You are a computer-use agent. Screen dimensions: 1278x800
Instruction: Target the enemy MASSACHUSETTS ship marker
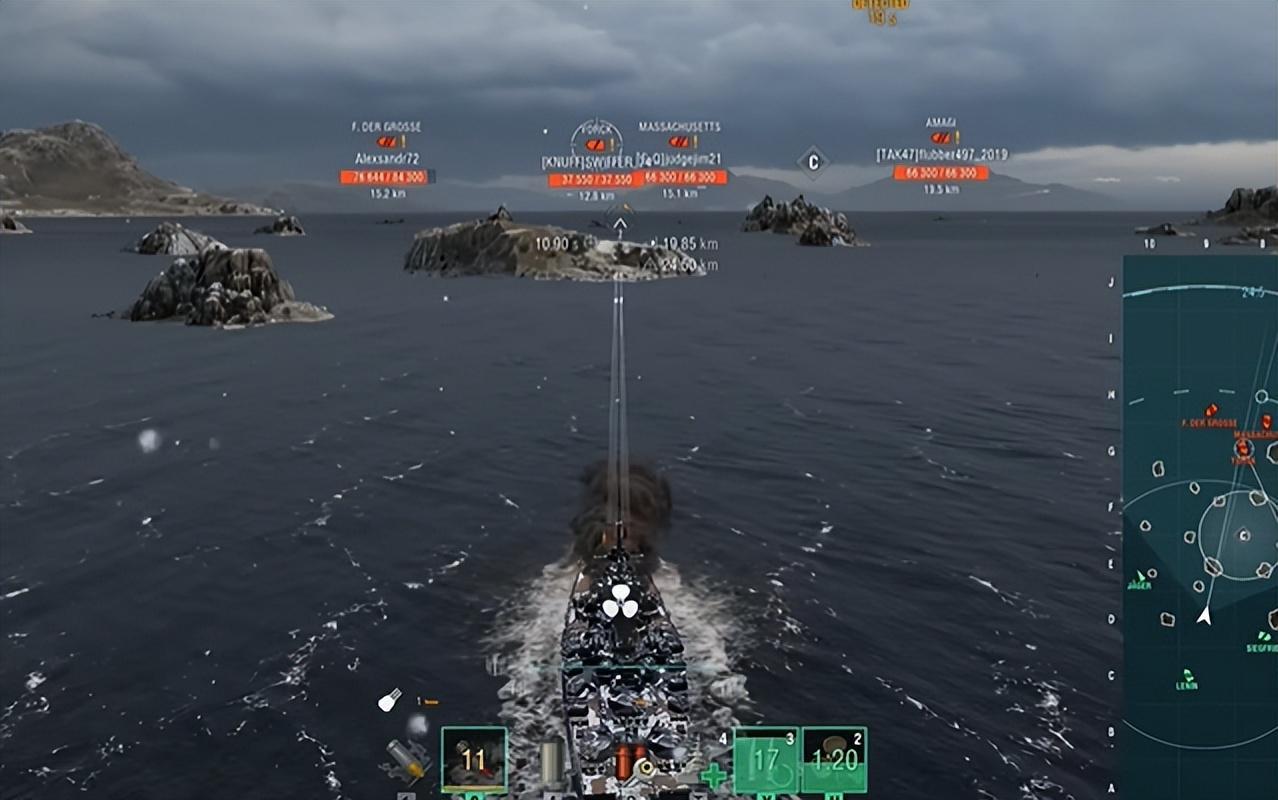(679, 142)
